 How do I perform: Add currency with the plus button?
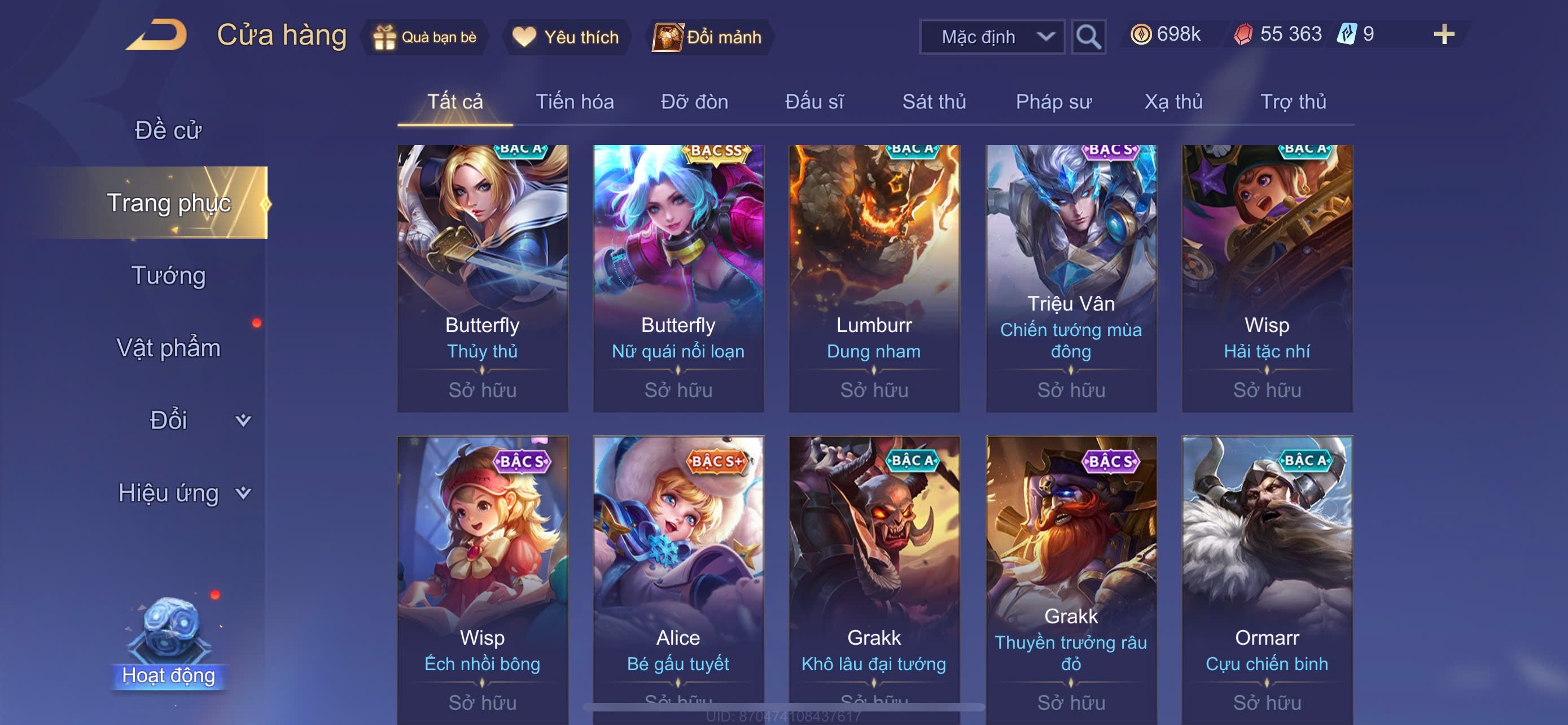coord(1443,34)
